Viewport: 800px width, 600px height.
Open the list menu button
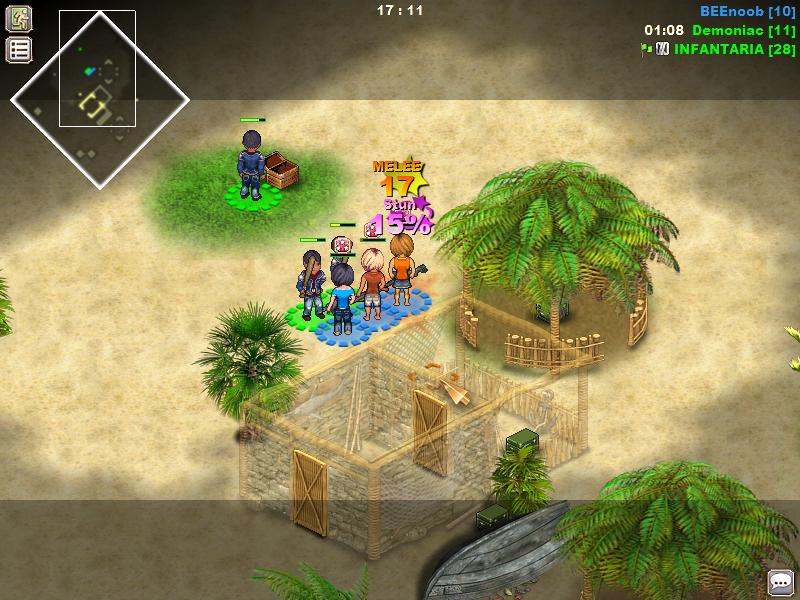click(x=19, y=50)
